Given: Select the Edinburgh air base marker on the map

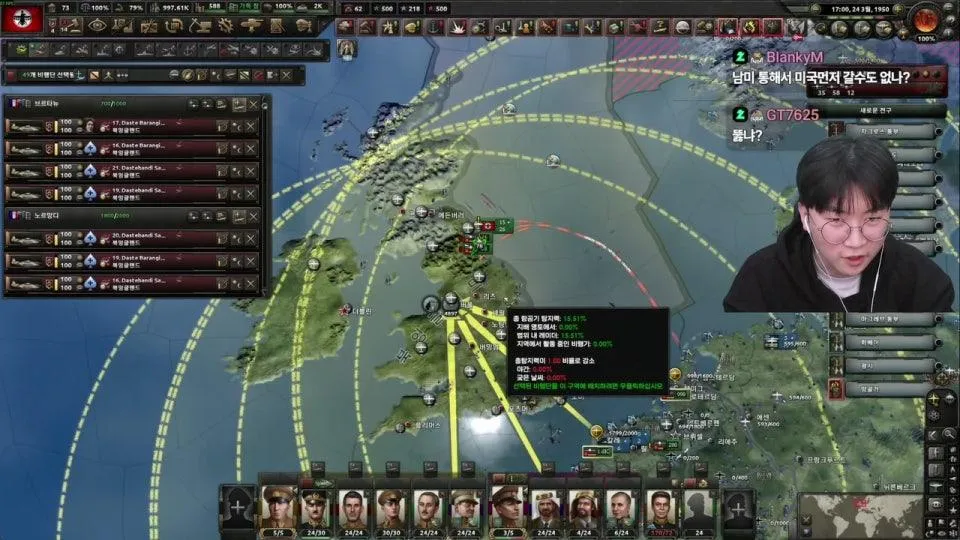Looking at the screenshot, I should tap(423, 211).
